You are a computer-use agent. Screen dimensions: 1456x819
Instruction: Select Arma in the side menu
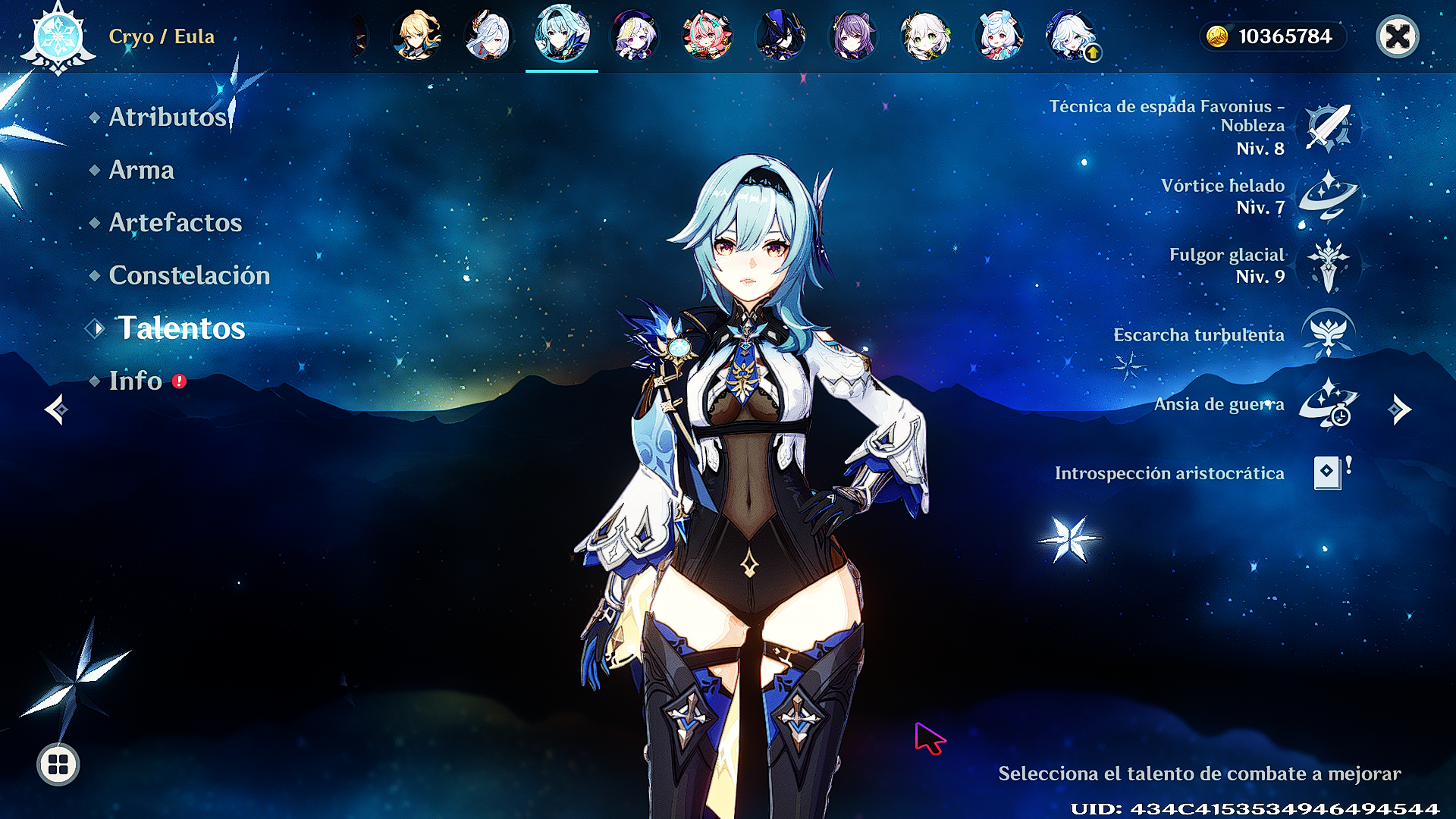coord(142,170)
